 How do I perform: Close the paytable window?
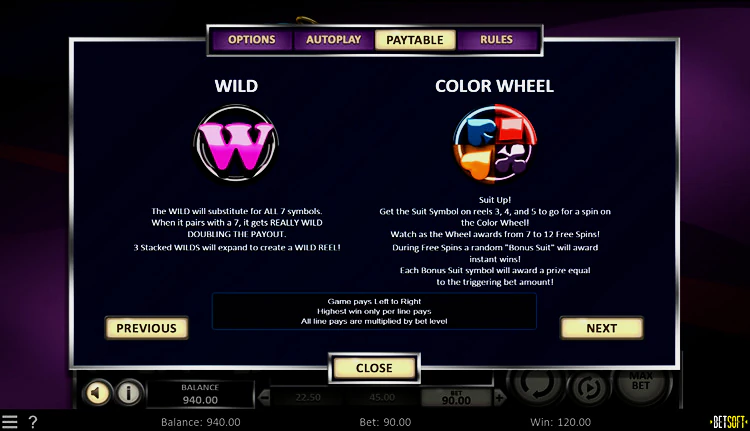tap(374, 368)
